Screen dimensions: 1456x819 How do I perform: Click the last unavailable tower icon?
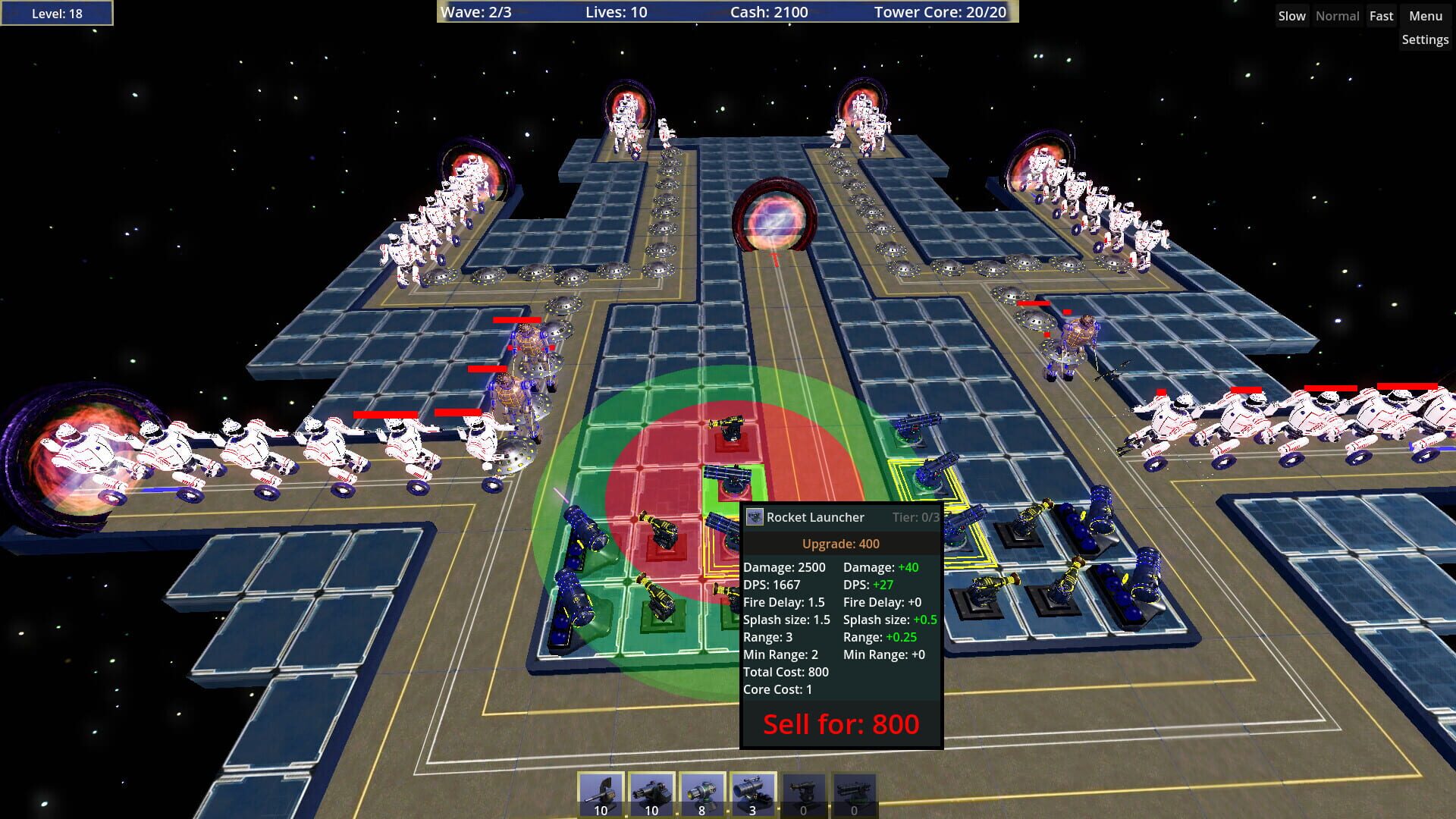coord(852,792)
